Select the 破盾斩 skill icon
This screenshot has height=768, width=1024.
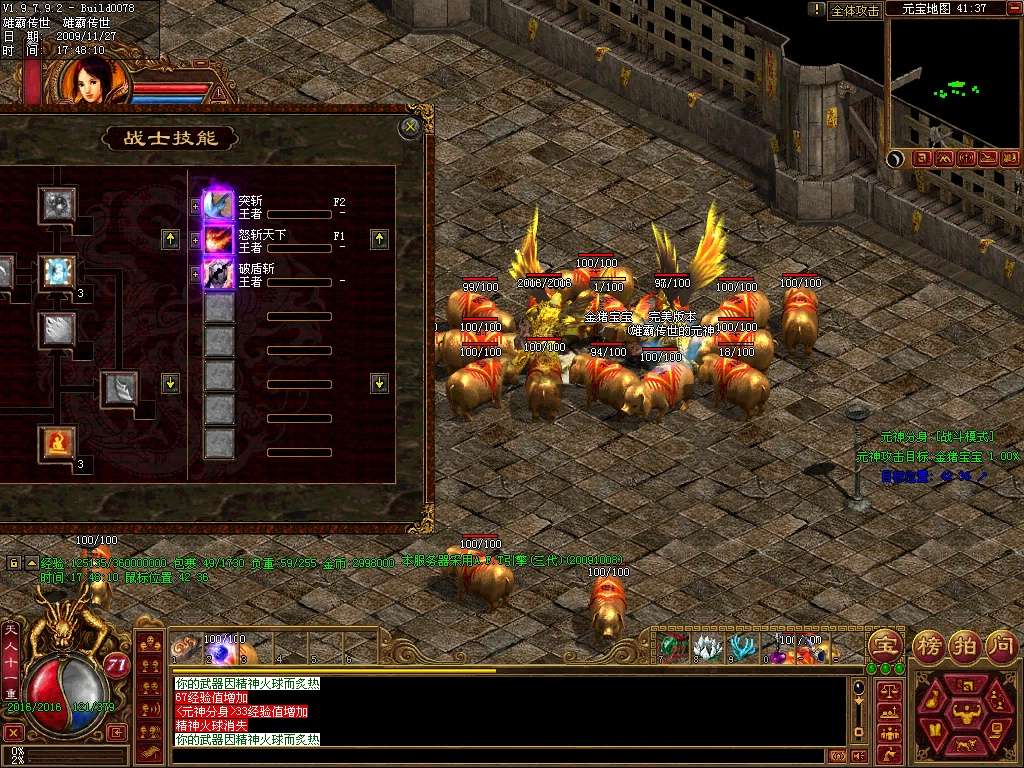pyautogui.click(x=219, y=273)
